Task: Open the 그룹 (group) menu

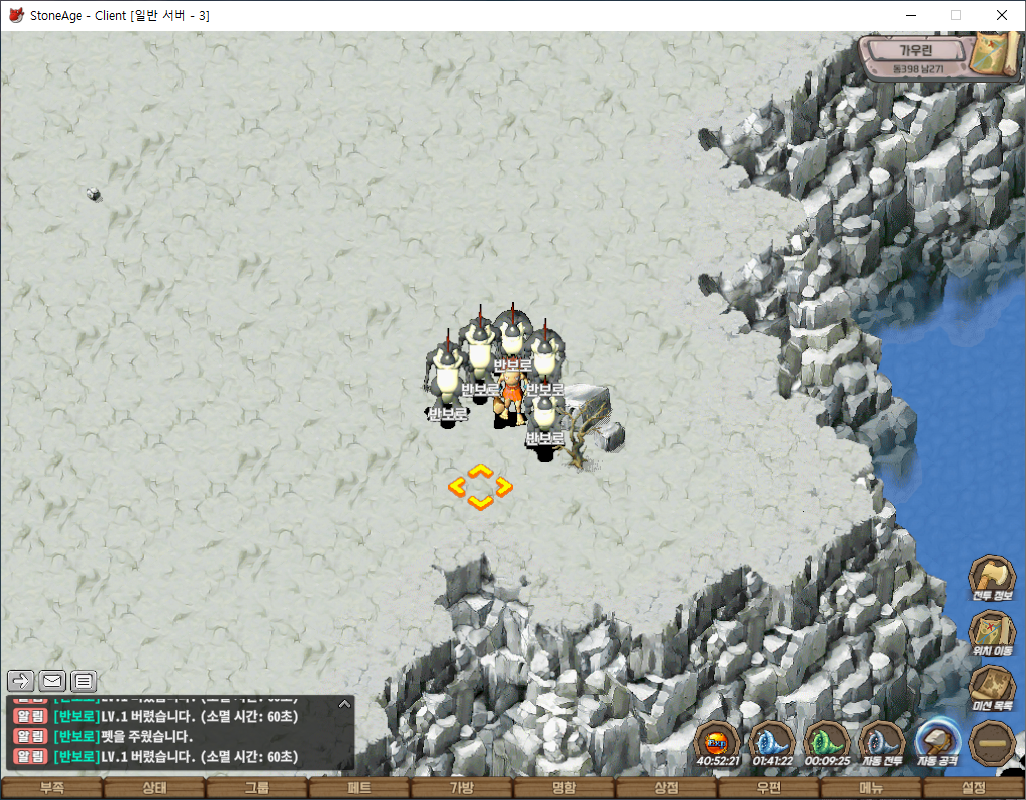Action: point(257,788)
